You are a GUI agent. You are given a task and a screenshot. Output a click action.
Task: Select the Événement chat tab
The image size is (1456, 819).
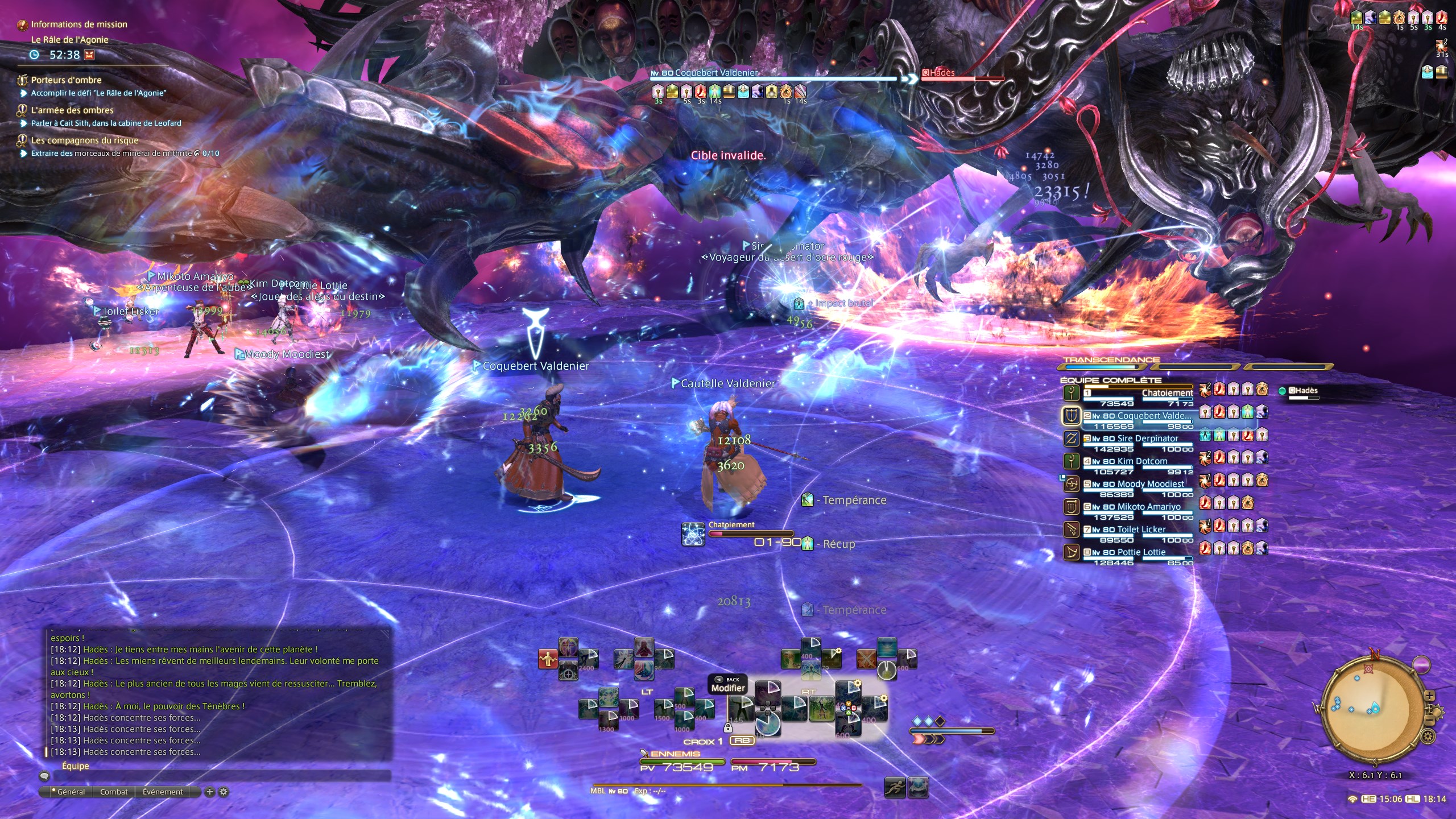(x=163, y=792)
